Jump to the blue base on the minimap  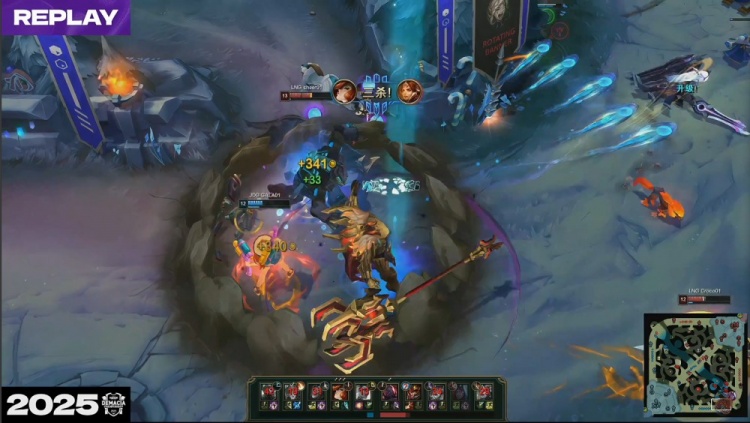656,403
